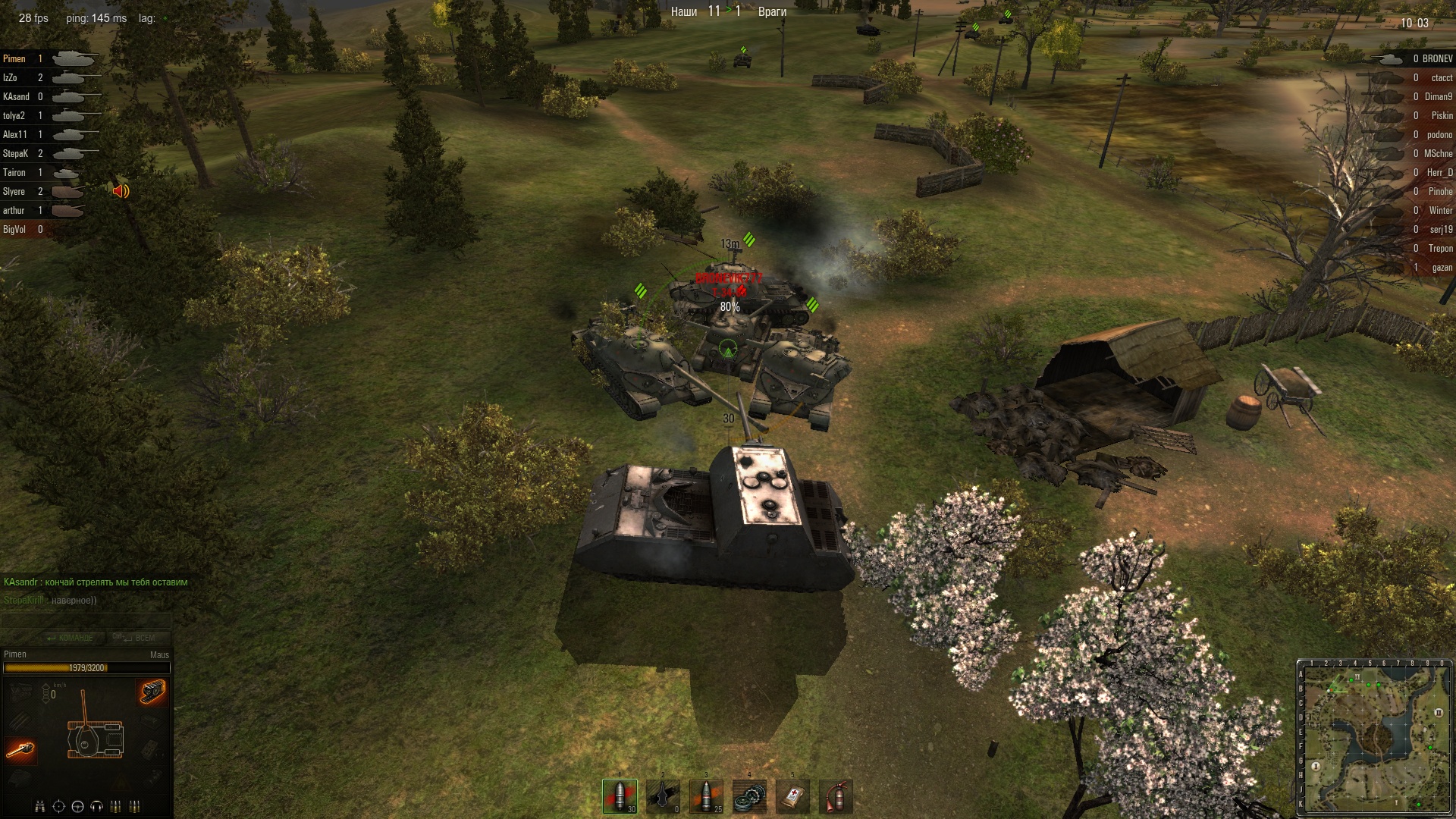Click the chat message input box
This screenshot has height=819, width=1456.
tap(86, 620)
